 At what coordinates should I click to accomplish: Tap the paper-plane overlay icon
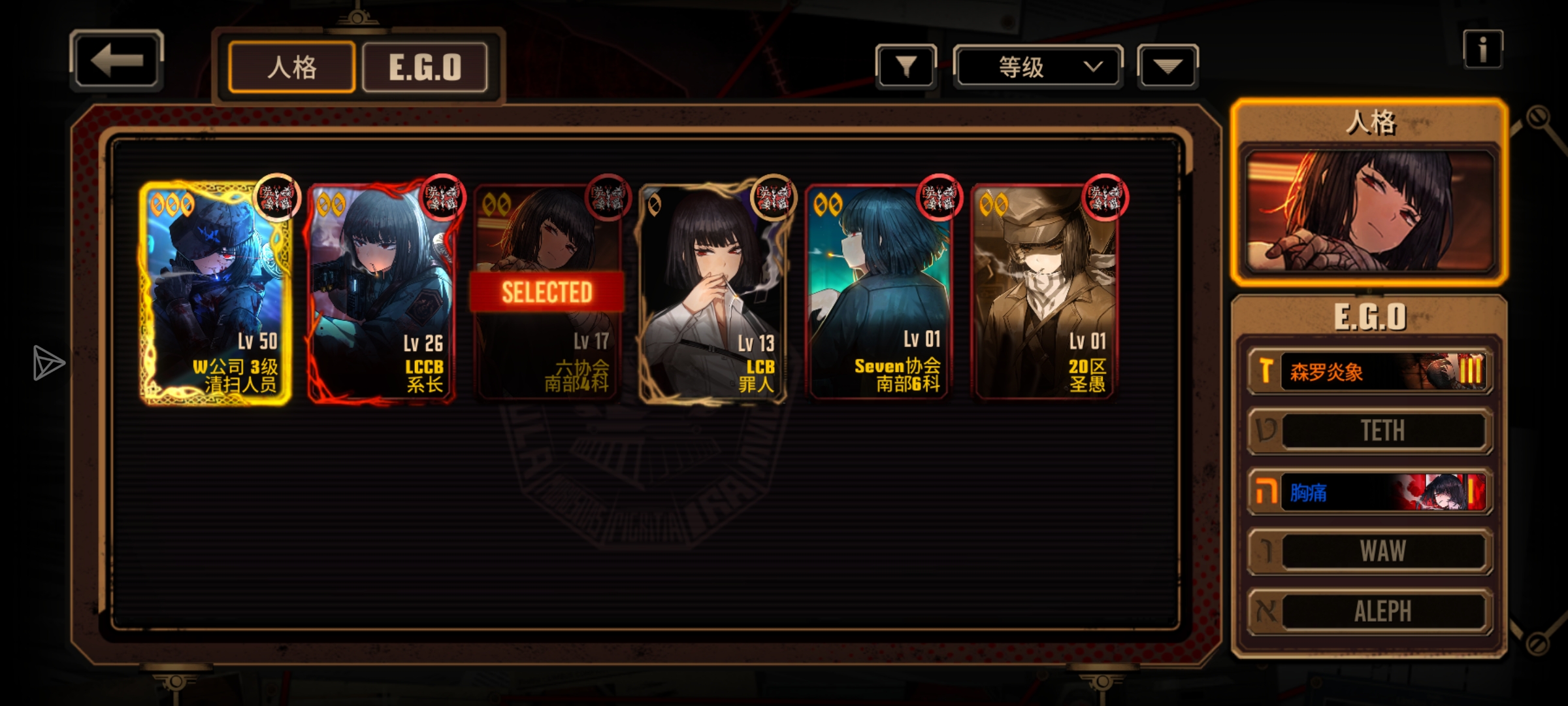click(48, 363)
